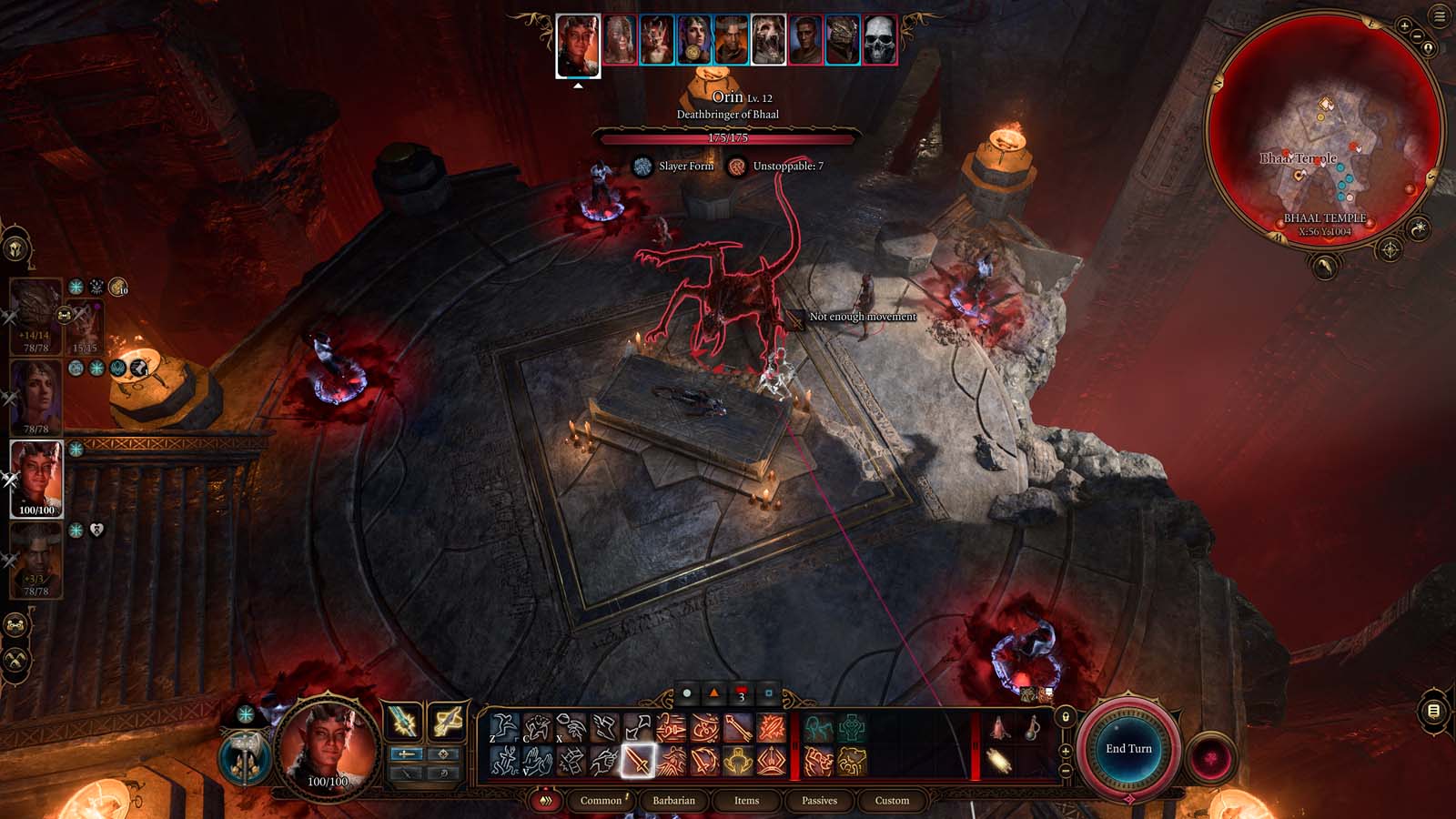Select the equipped ranged weapon slot

point(447,721)
